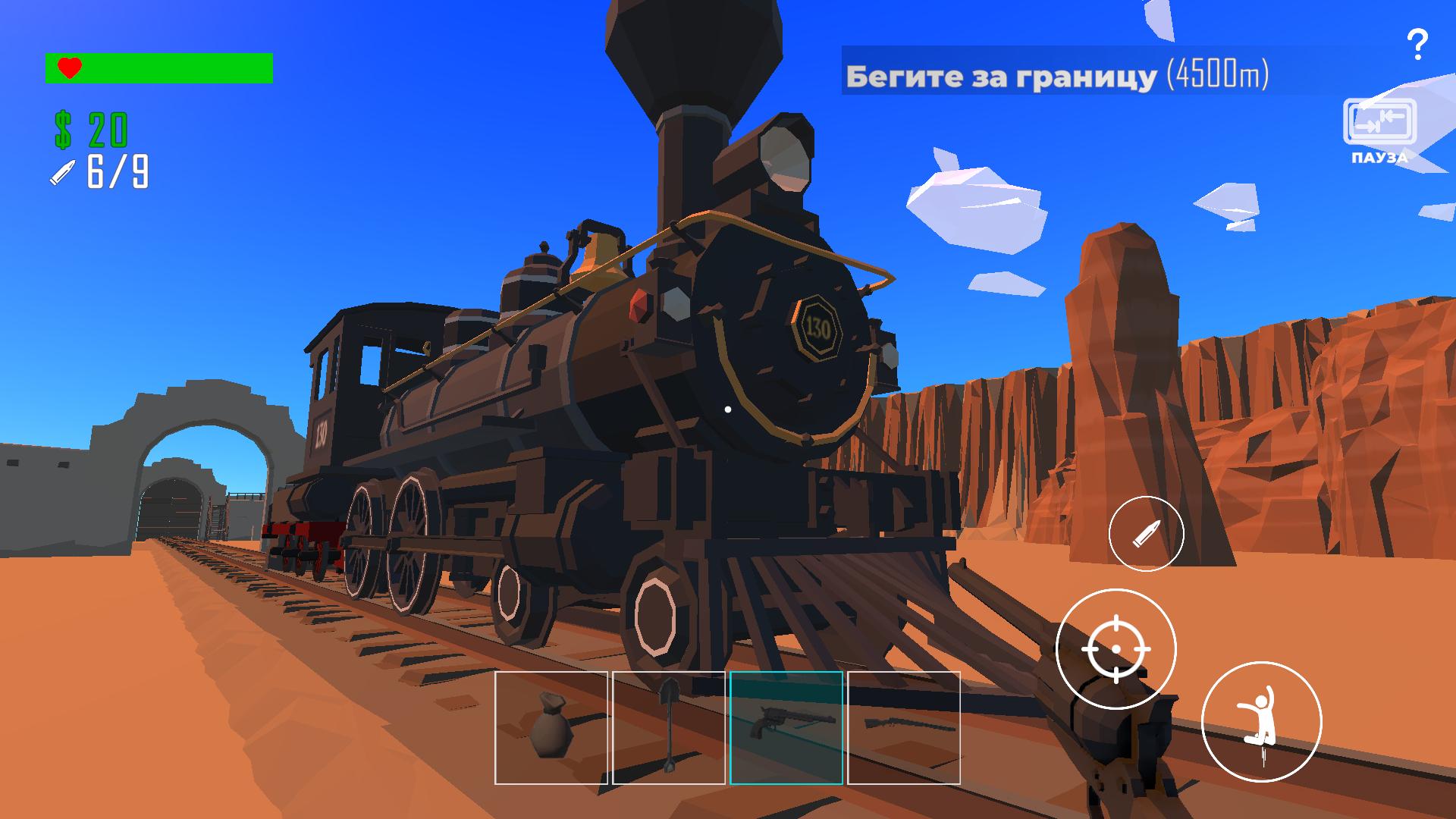Tap the bullet icon beside the ammo counter
The height and width of the screenshot is (819, 1456).
click(63, 173)
